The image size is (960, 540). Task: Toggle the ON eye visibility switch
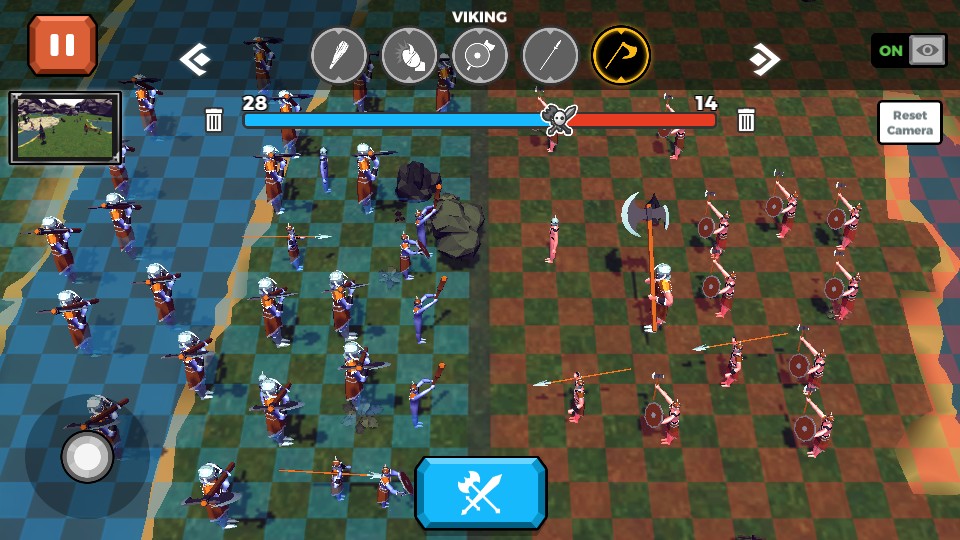(908, 50)
